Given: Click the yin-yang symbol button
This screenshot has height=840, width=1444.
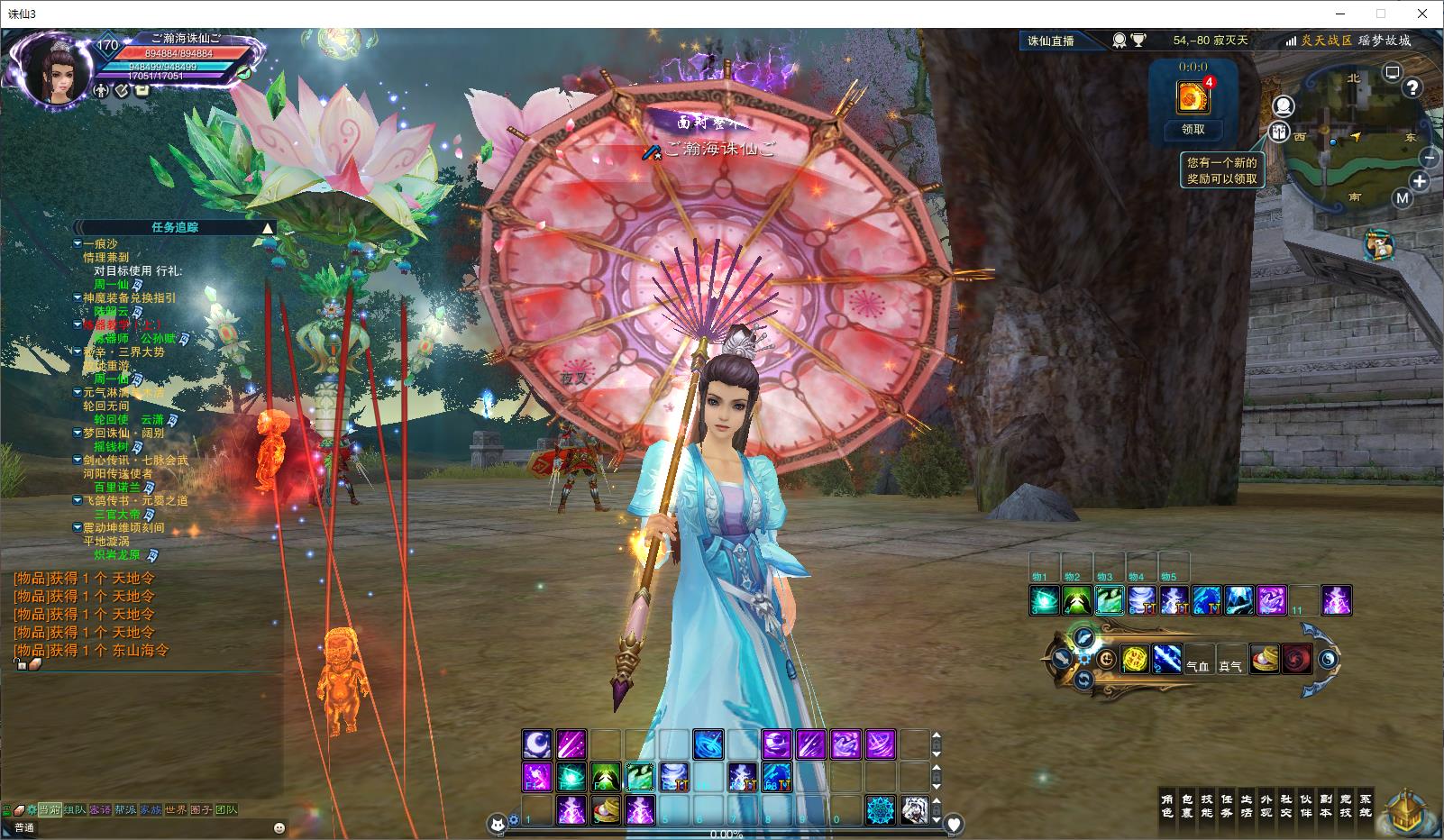Looking at the screenshot, I should [1328, 661].
